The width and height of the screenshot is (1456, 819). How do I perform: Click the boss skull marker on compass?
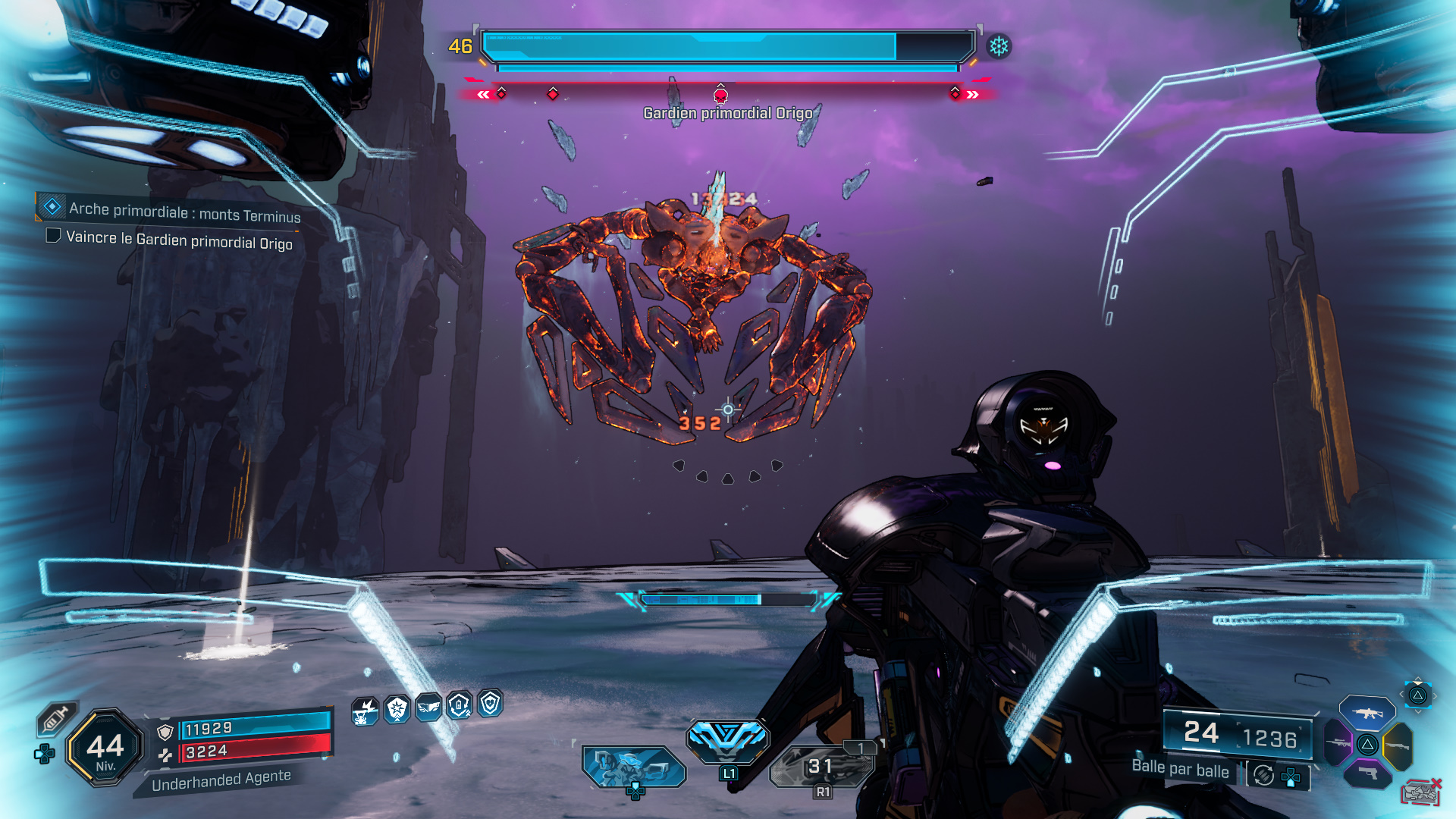click(720, 95)
